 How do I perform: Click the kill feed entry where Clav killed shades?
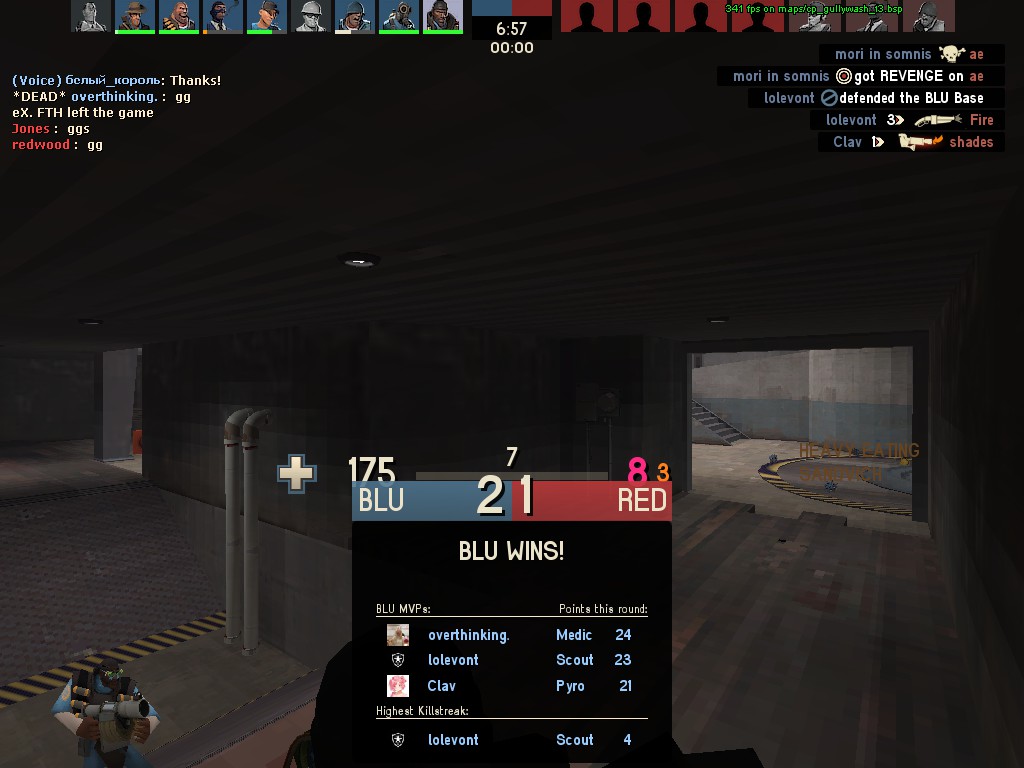click(x=911, y=142)
